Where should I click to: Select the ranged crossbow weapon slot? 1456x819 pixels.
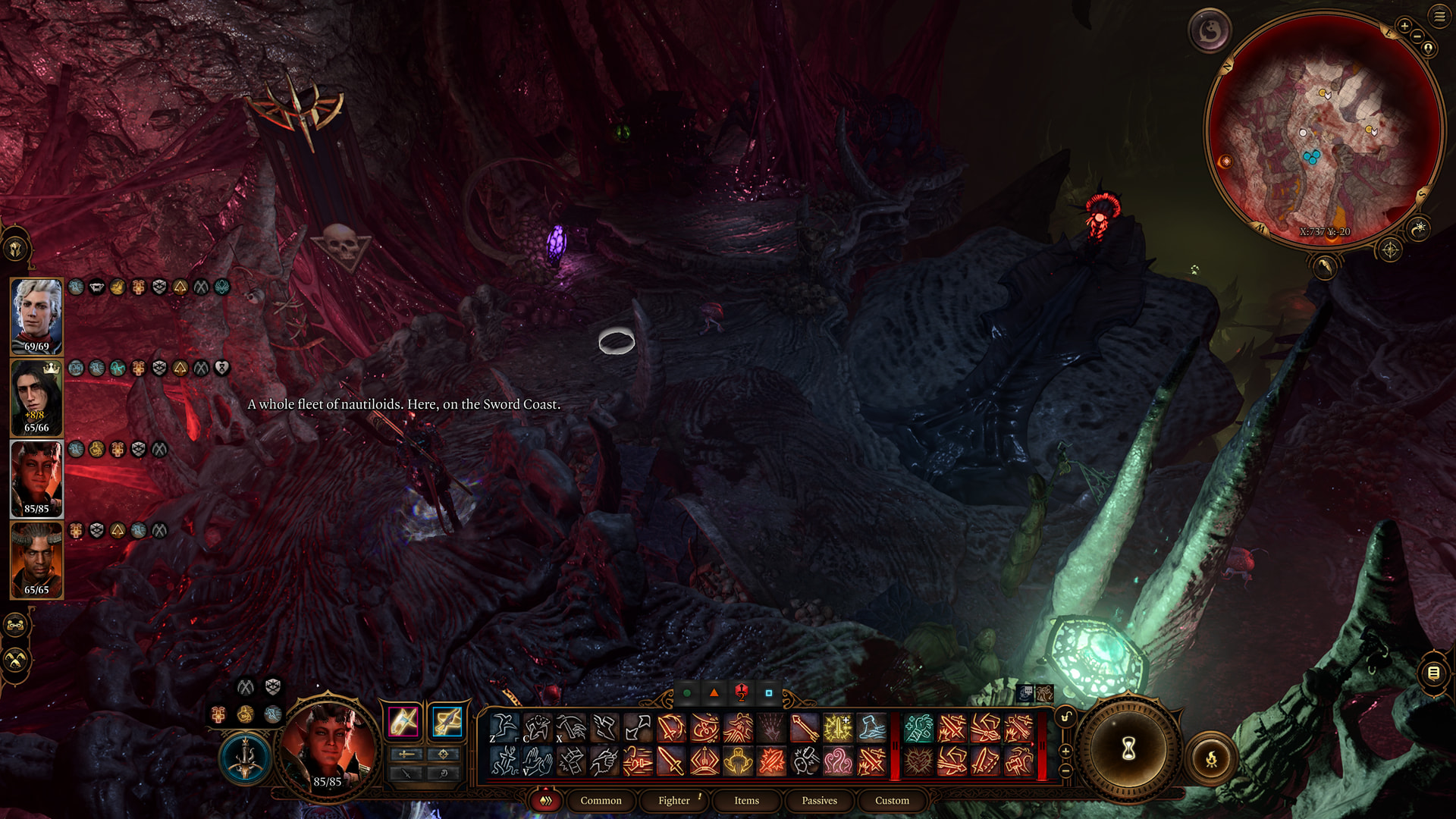(x=447, y=721)
